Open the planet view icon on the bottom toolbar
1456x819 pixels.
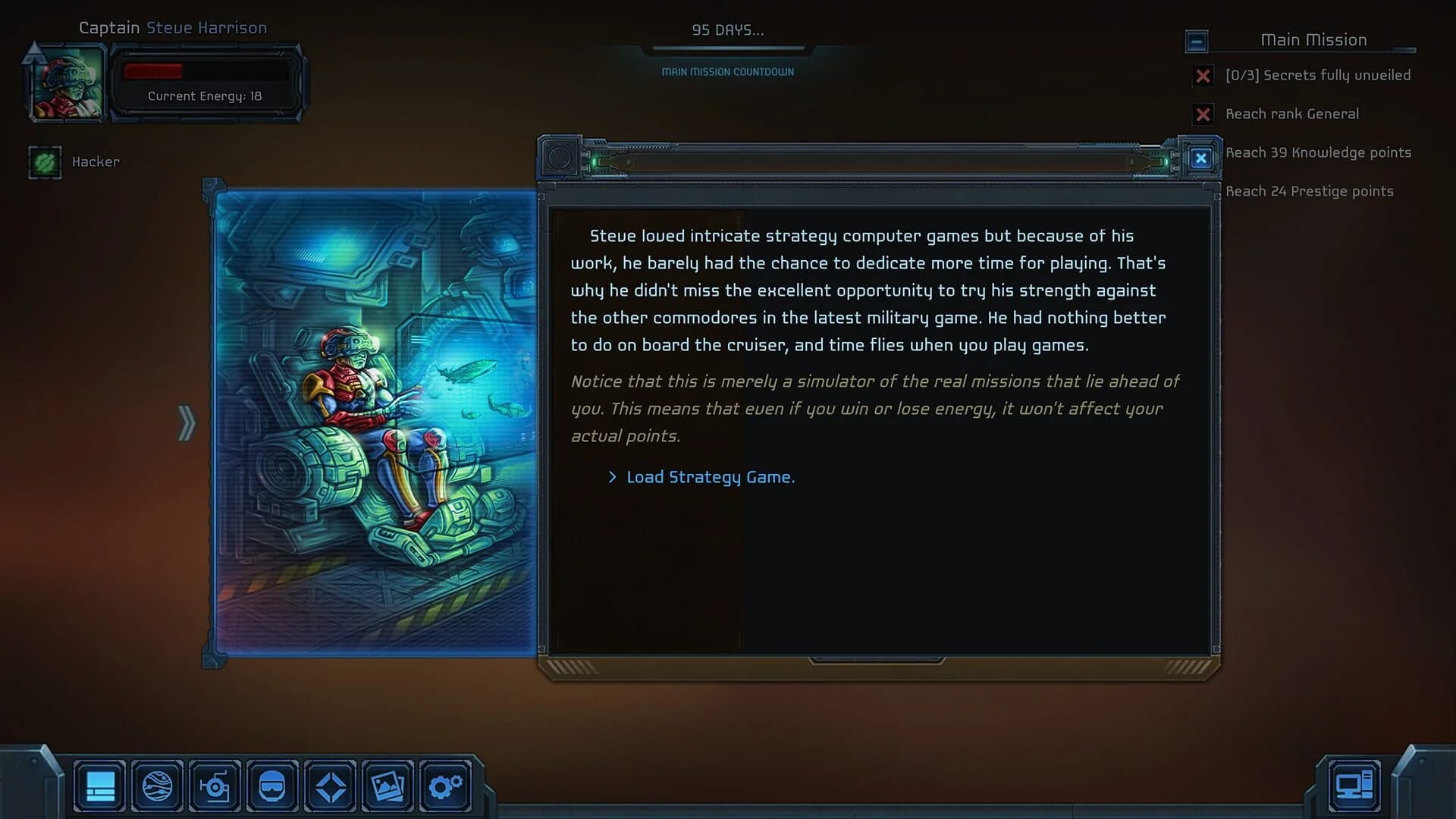point(157,786)
